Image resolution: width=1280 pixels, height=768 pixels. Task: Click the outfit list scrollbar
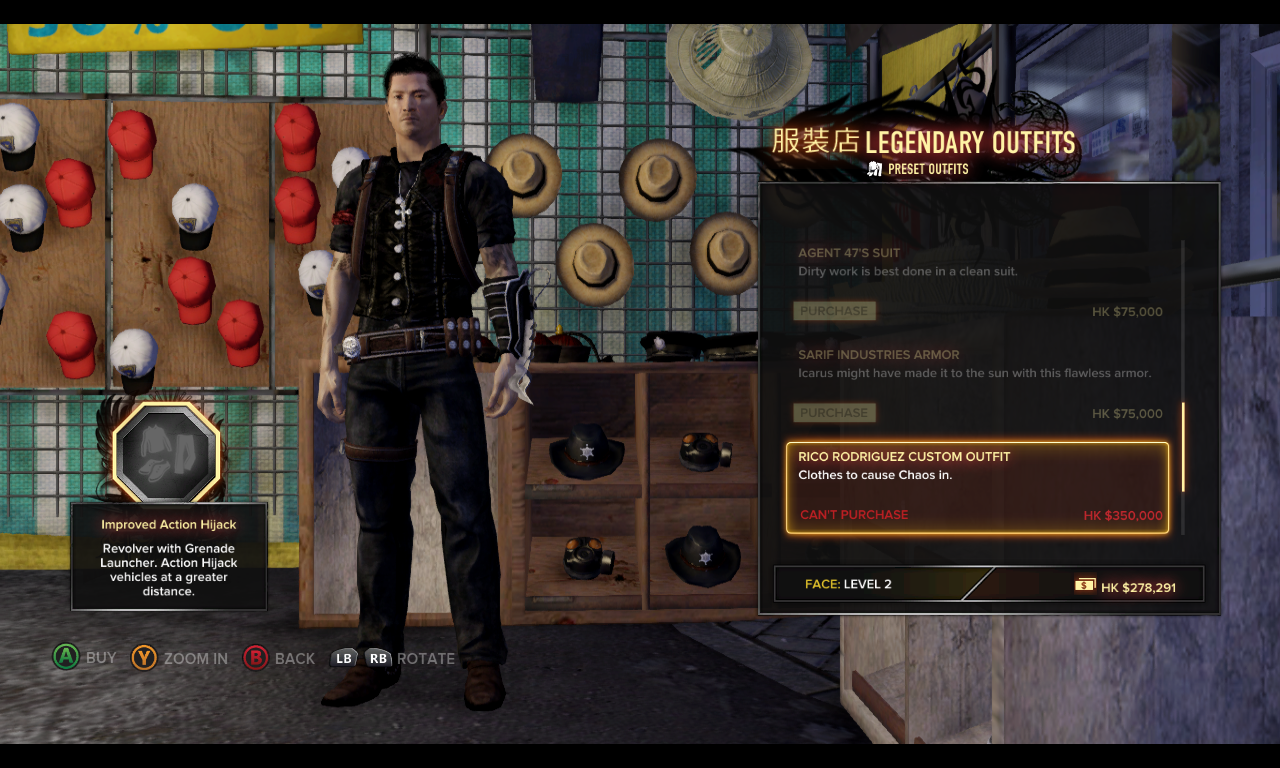click(1183, 446)
